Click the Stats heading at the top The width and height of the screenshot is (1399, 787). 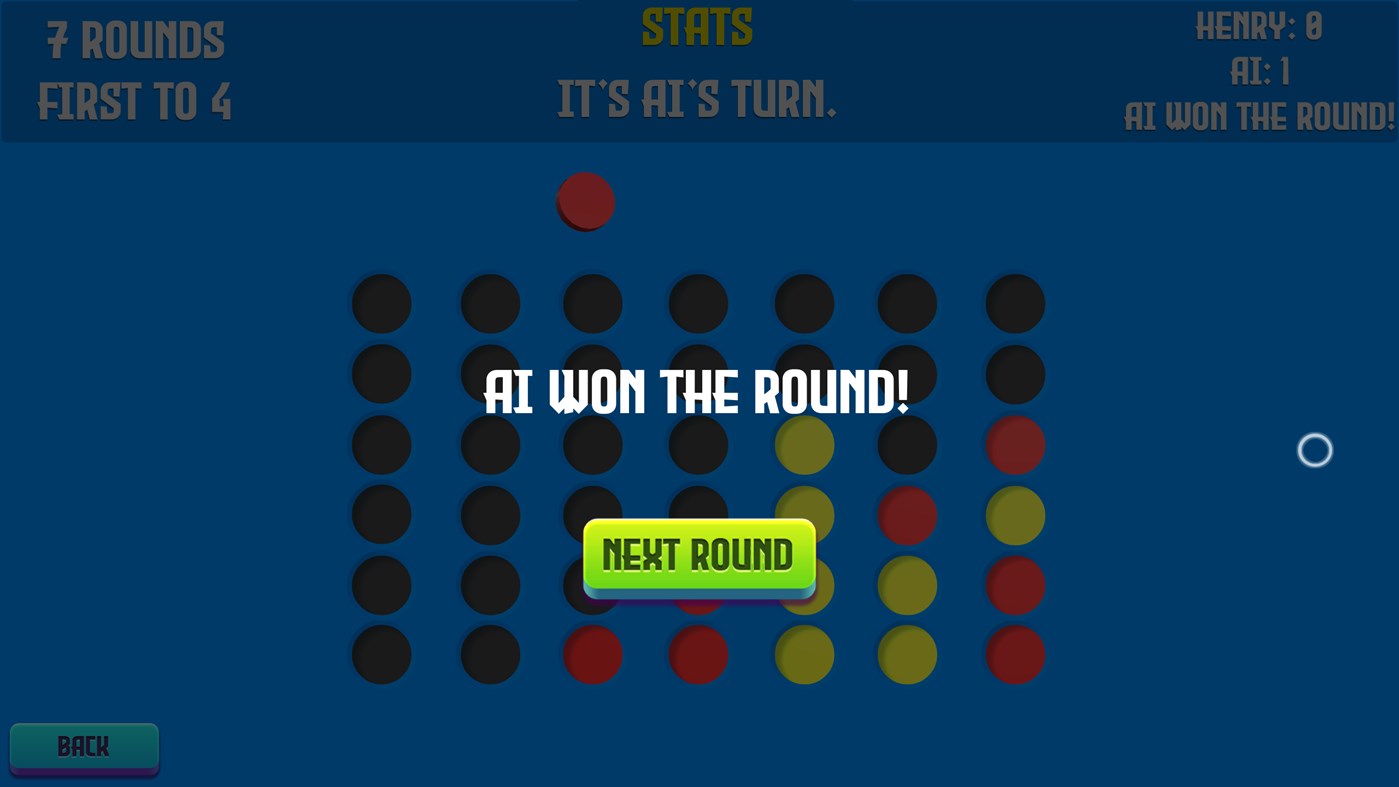(x=696, y=25)
